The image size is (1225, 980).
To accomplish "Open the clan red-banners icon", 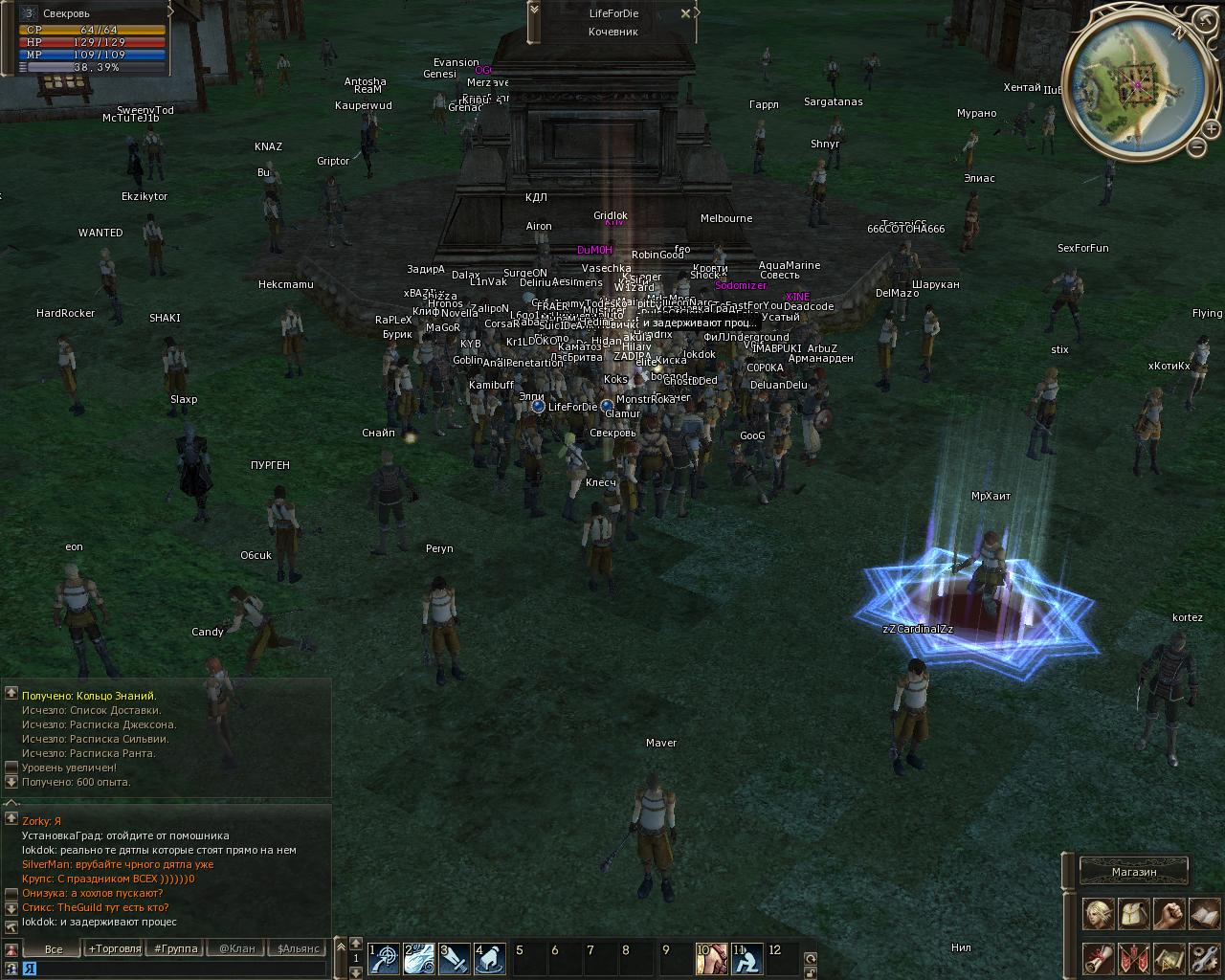I will (1134, 958).
